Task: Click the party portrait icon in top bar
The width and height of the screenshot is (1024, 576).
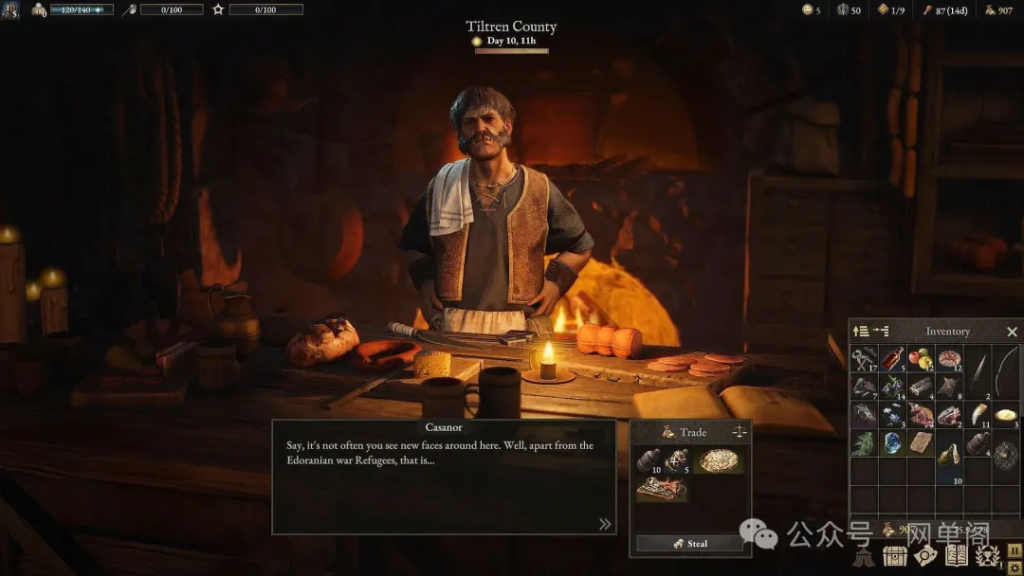Action: click(11, 9)
